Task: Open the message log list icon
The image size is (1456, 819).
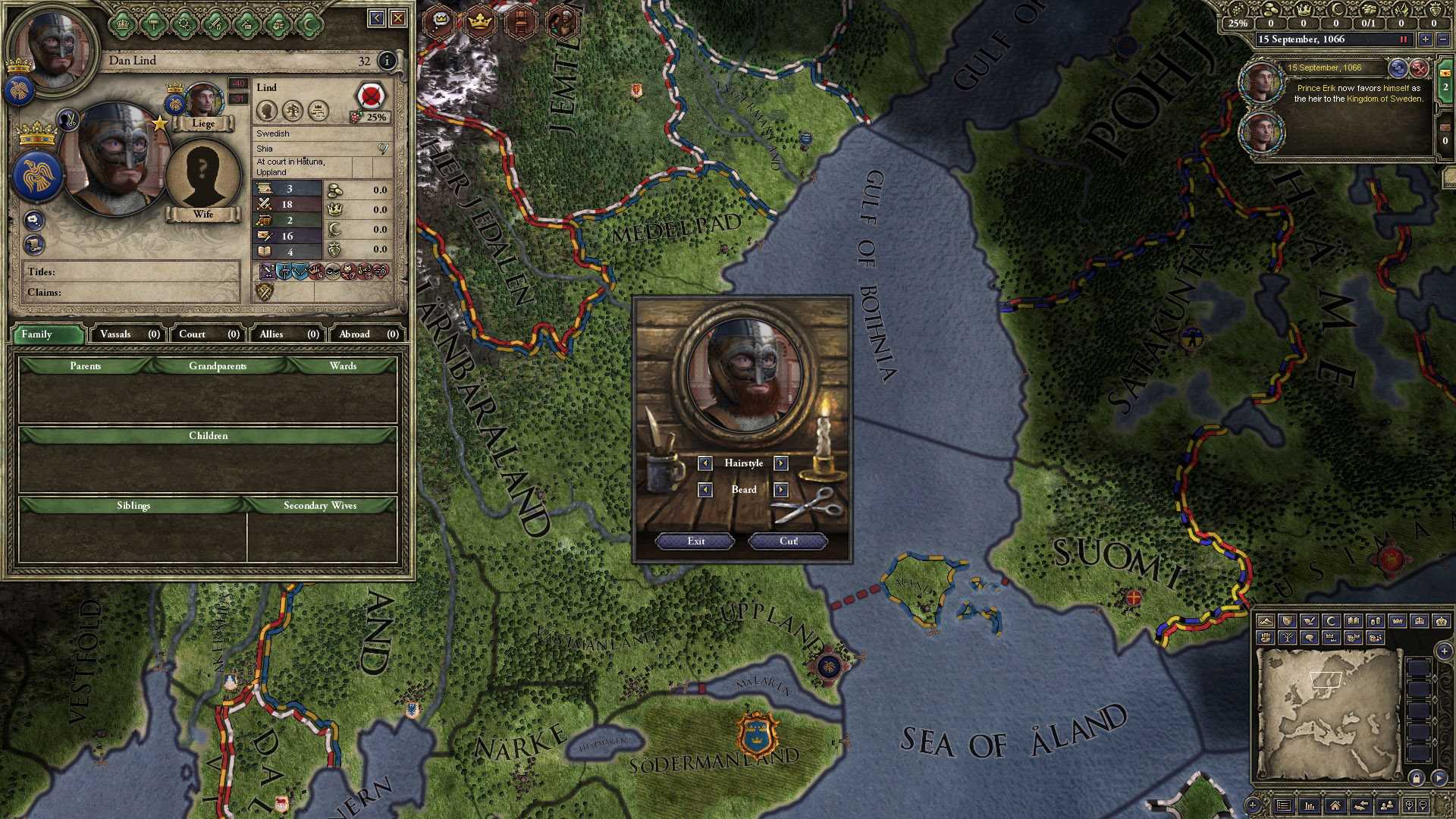Action: click(x=1283, y=805)
